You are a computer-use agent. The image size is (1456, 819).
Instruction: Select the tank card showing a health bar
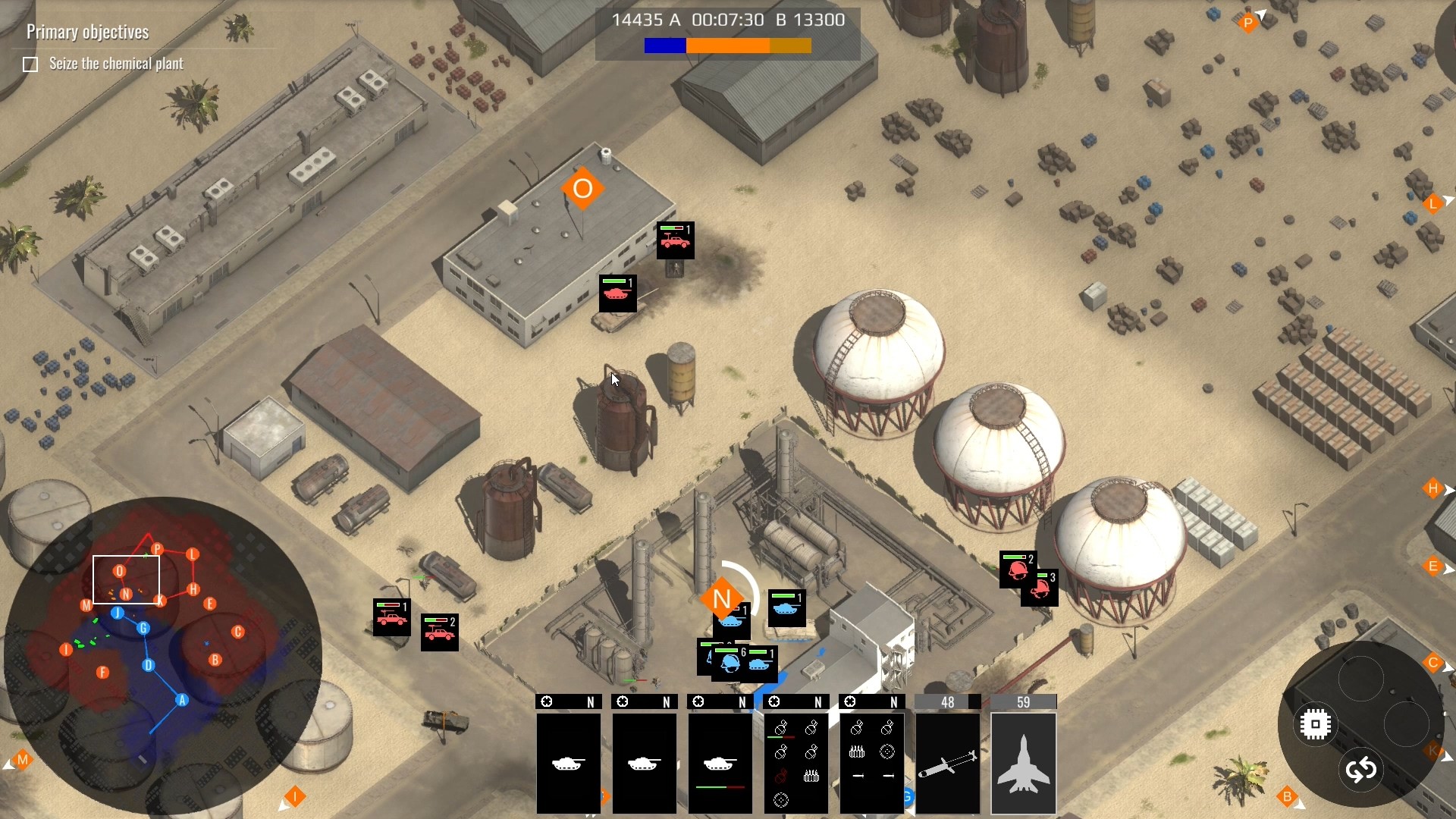click(x=720, y=762)
